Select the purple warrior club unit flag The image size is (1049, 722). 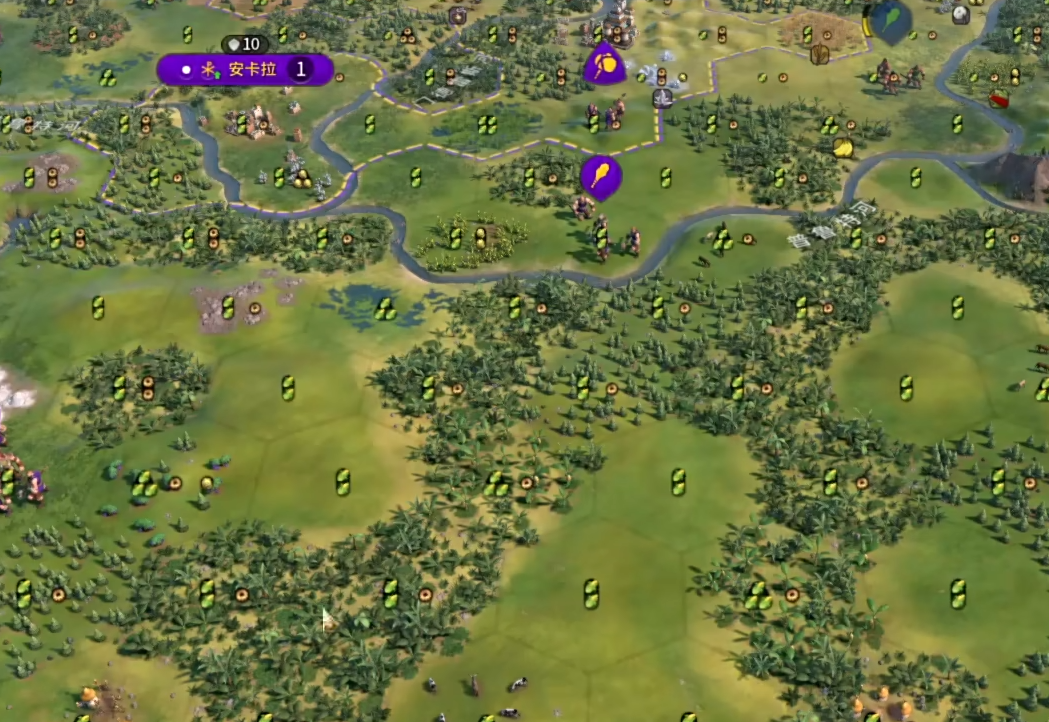[x=600, y=176]
